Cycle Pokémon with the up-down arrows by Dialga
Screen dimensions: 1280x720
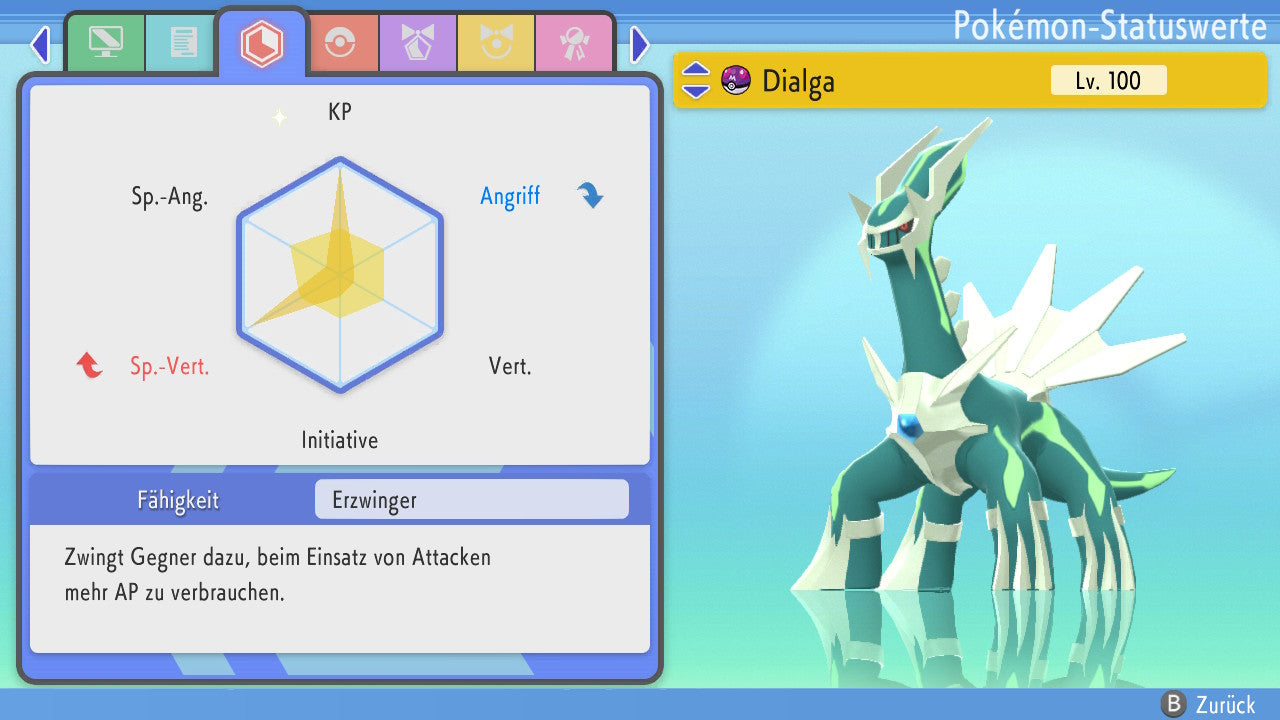click(696, 80)
